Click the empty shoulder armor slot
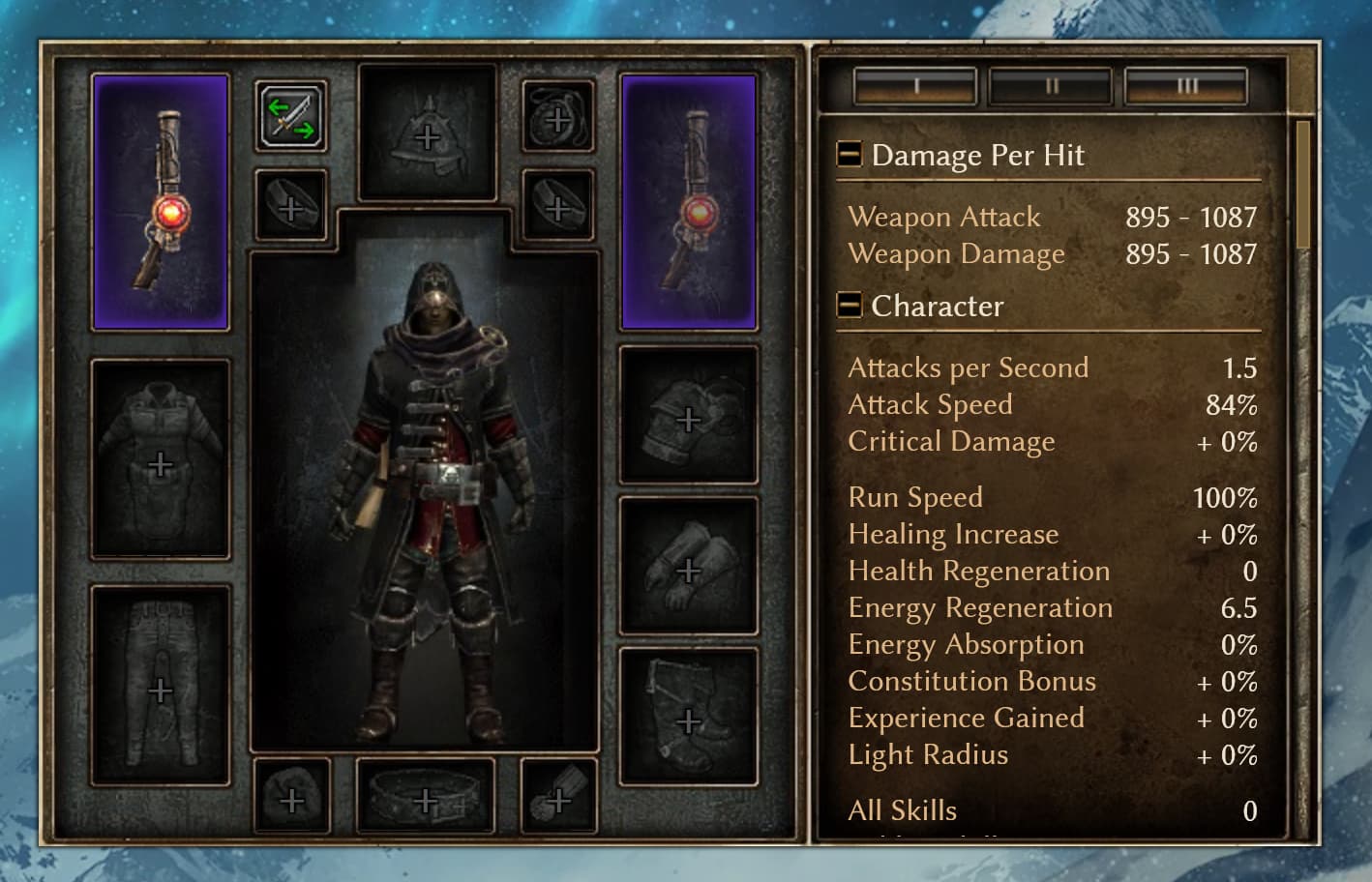This screenshot has height=882, width=1372. coord(688,418)
